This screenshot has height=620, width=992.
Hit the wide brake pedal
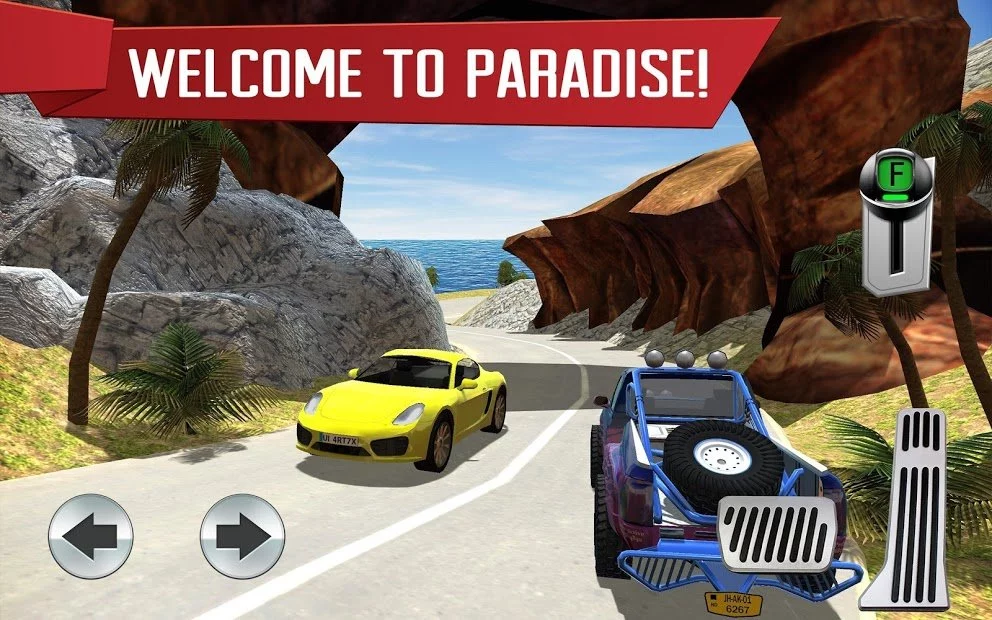(x=778, y=533)
